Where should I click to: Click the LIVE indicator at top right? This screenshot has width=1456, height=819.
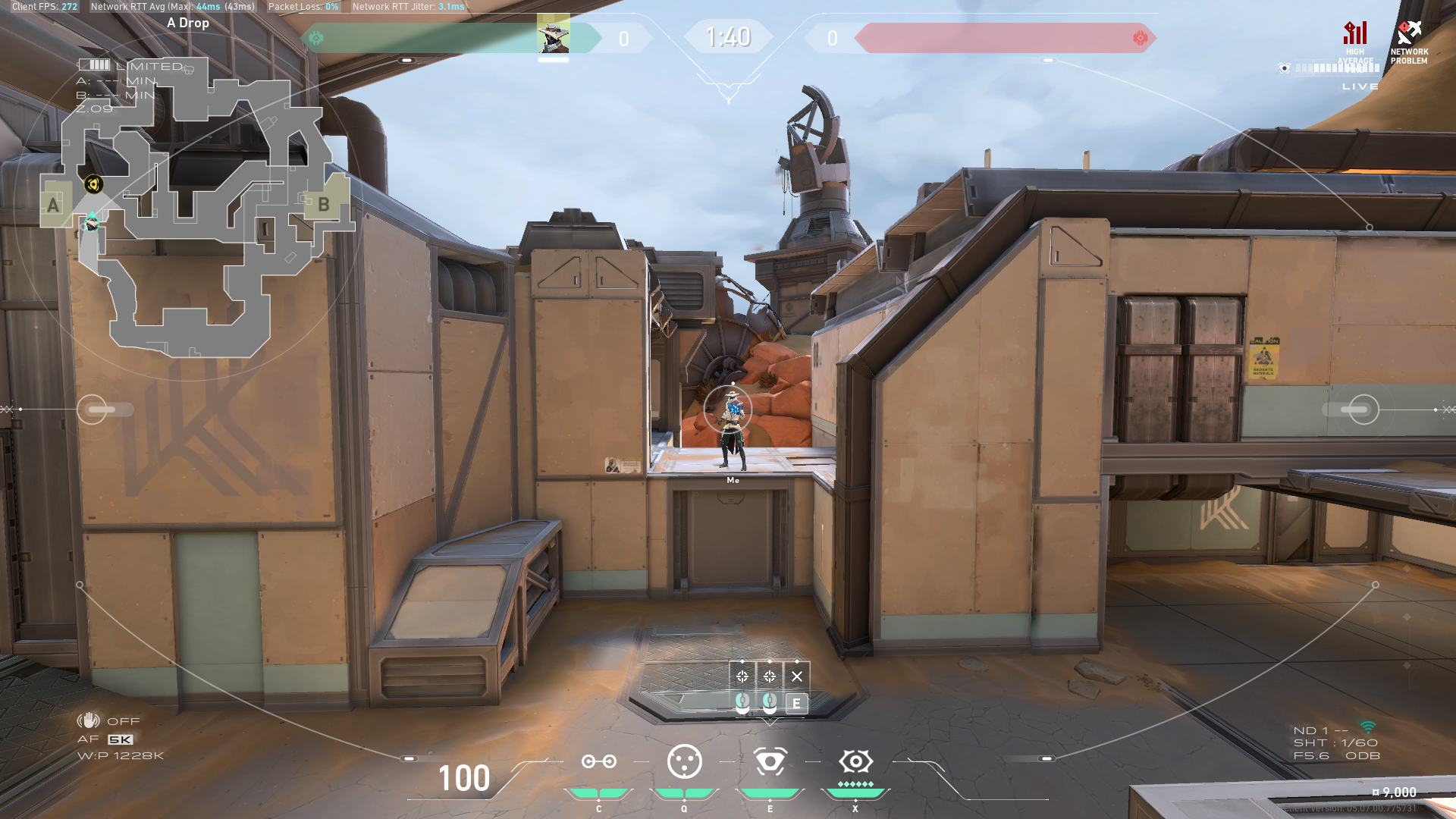1360,86
